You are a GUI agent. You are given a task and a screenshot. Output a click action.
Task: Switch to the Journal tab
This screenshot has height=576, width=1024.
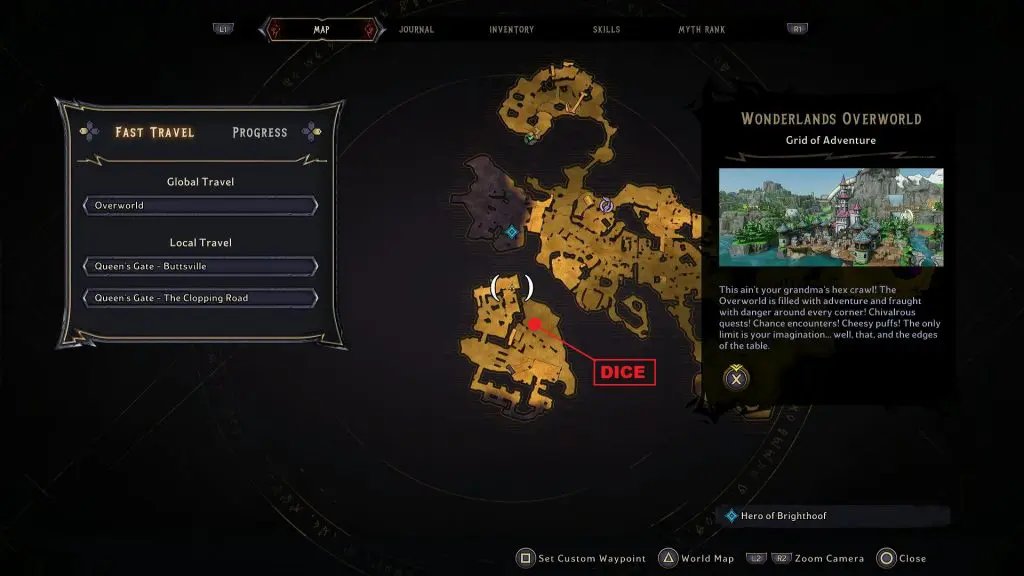tap(416, 30)
